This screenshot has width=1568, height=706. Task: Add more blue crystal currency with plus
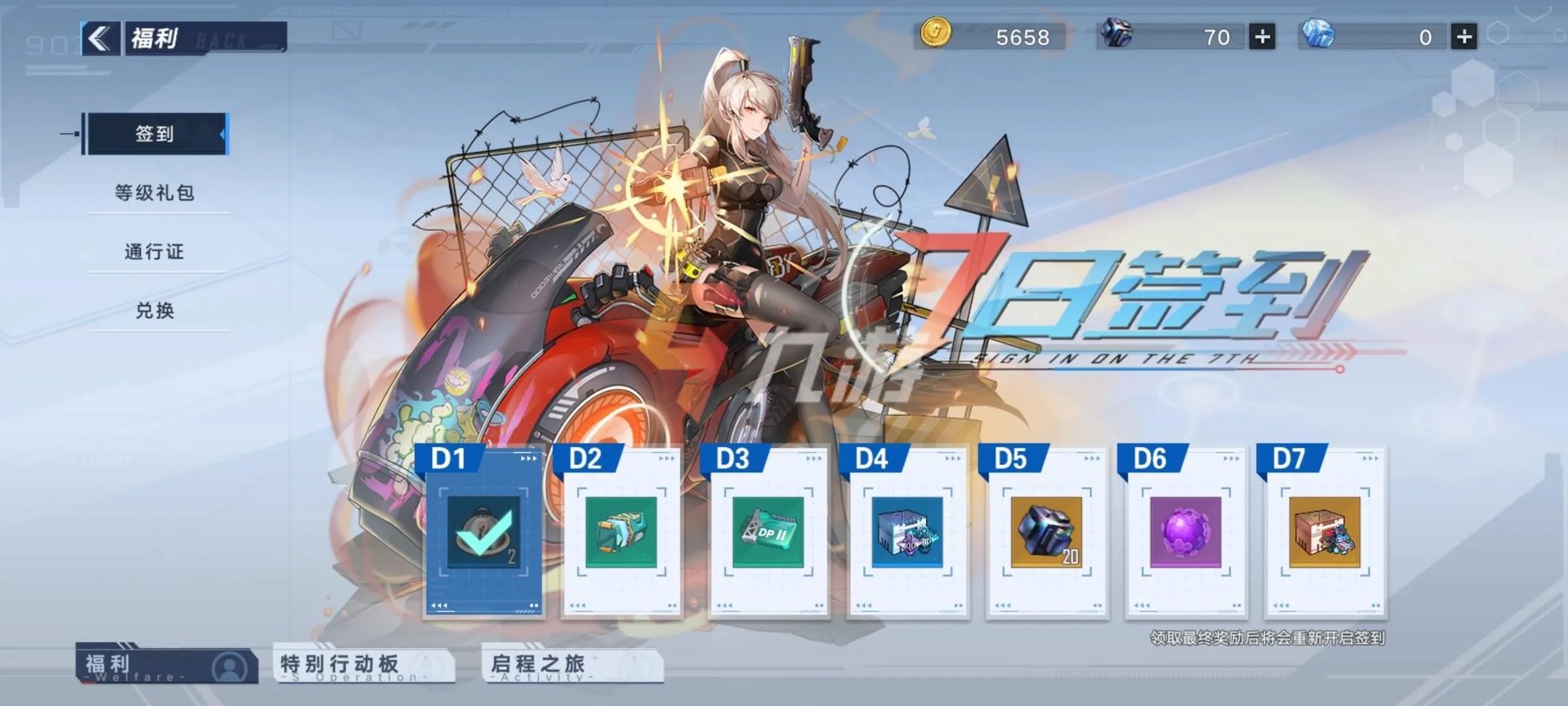click(x=1463, y=37)
